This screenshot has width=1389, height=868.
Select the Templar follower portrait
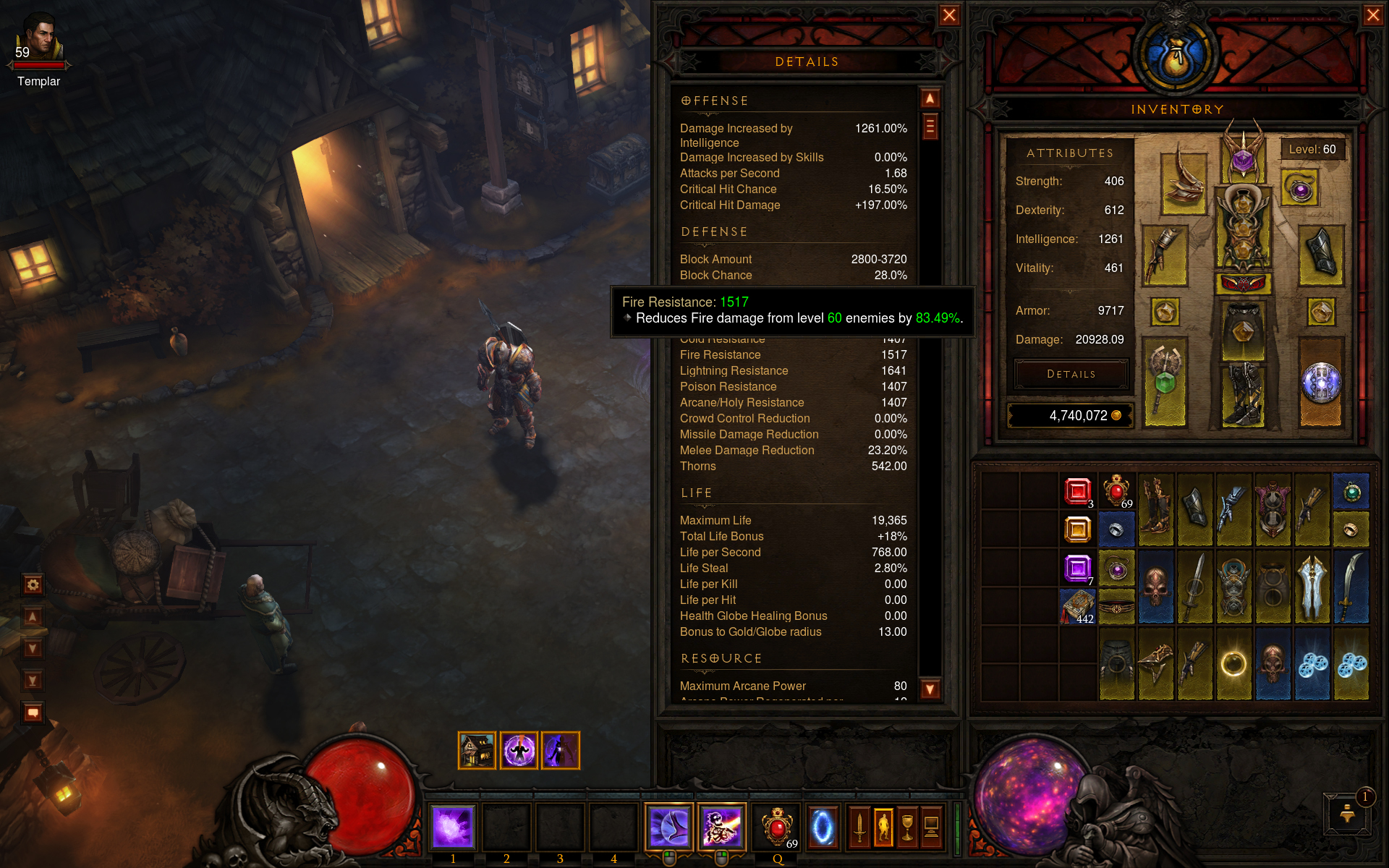(39, 40)
